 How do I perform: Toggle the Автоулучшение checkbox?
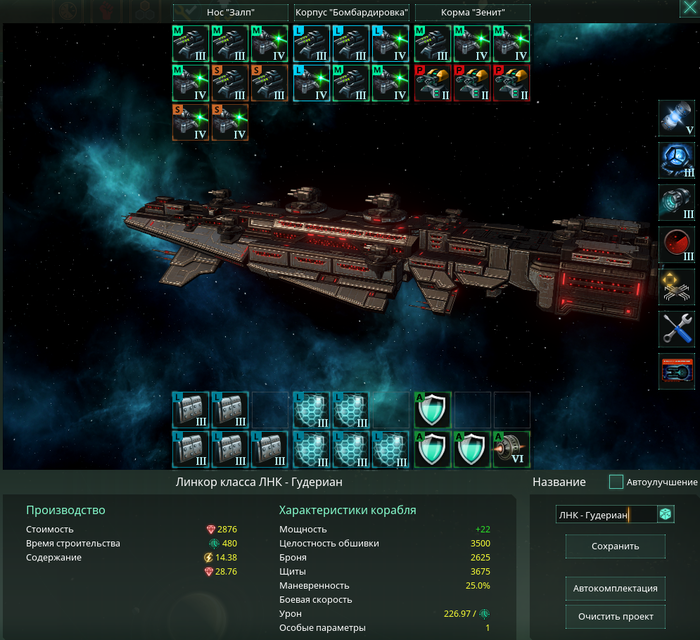(616, 482)
